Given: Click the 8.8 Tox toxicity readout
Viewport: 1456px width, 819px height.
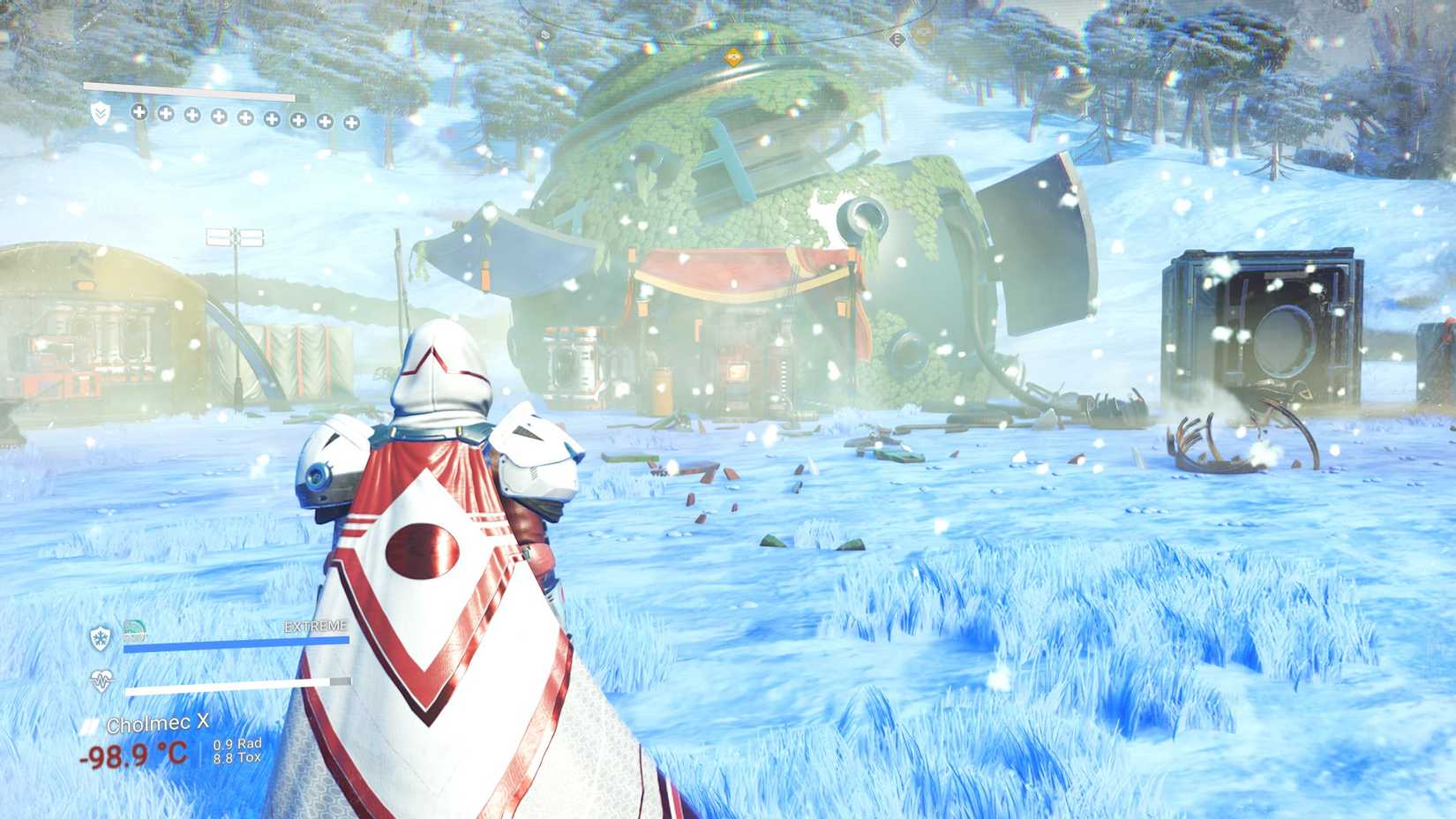Looking at the screenshot, I should coord(236,757).
